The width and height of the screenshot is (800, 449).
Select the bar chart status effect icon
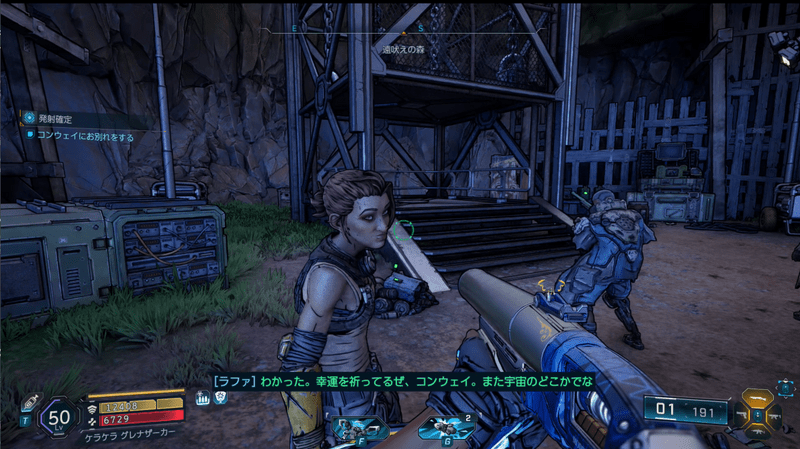coord(204,397)
